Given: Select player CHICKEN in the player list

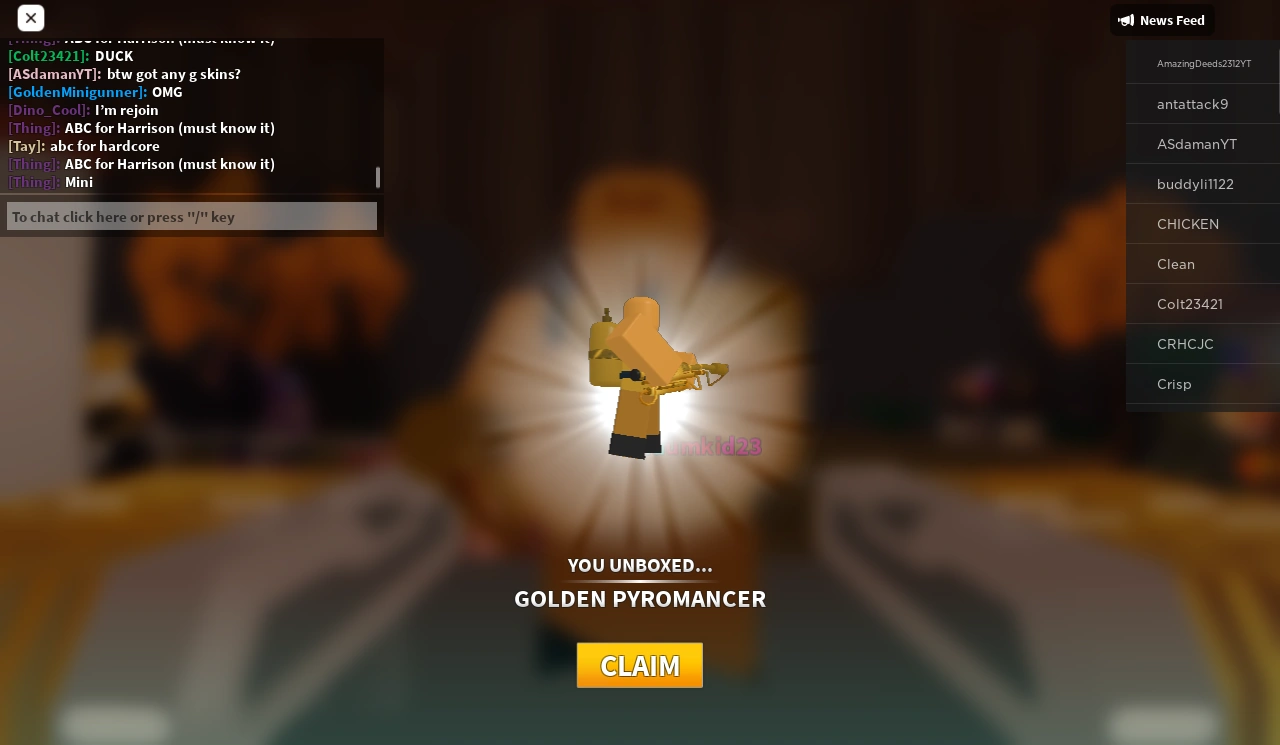Looking at the screenshot, I should click(1188, 224).
